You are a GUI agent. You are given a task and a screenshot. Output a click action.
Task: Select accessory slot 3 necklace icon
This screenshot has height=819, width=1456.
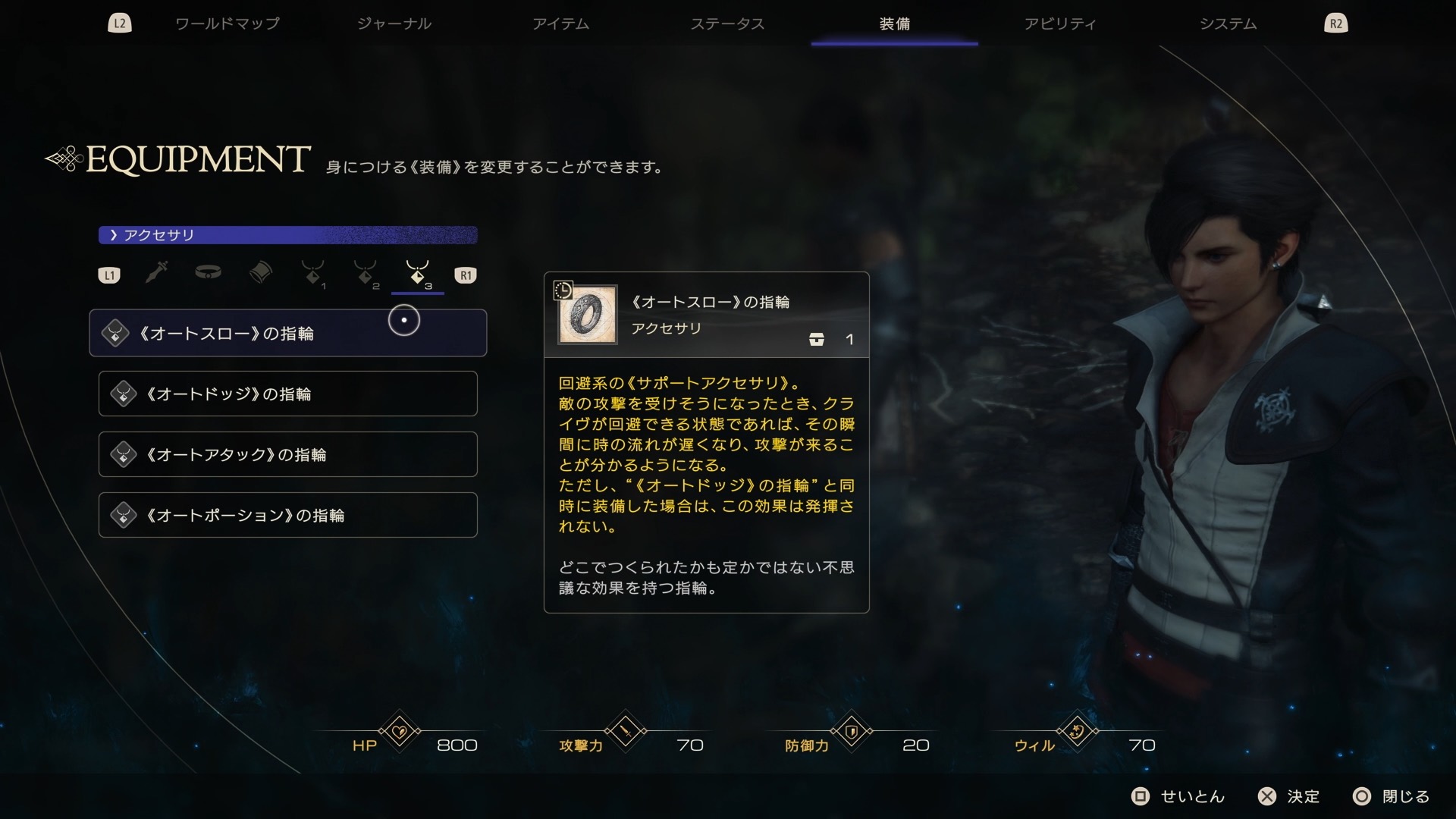(x=417, y=275)
